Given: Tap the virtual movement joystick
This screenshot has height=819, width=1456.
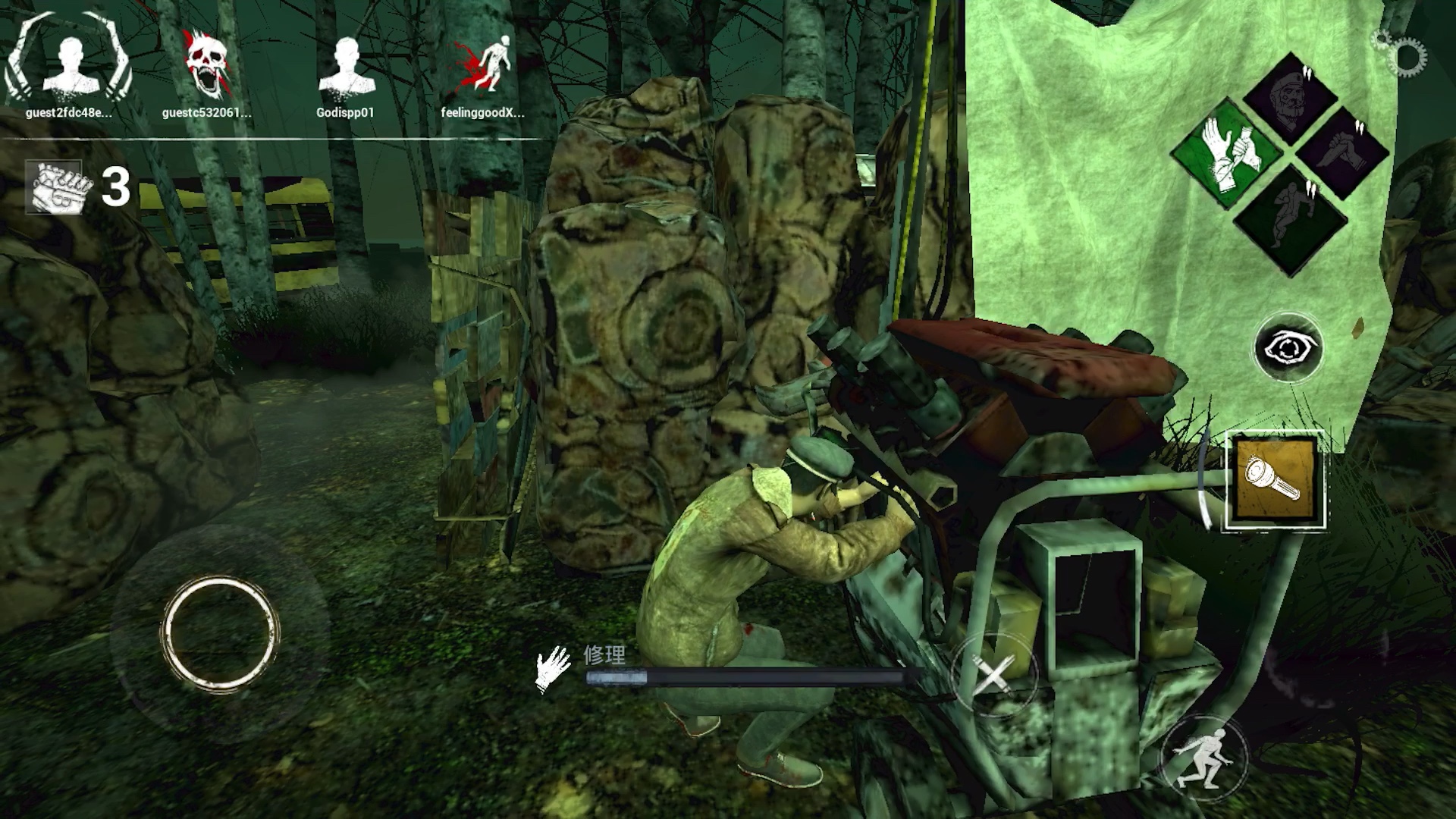Looking at the screenshot, I should tap(220, 633).
